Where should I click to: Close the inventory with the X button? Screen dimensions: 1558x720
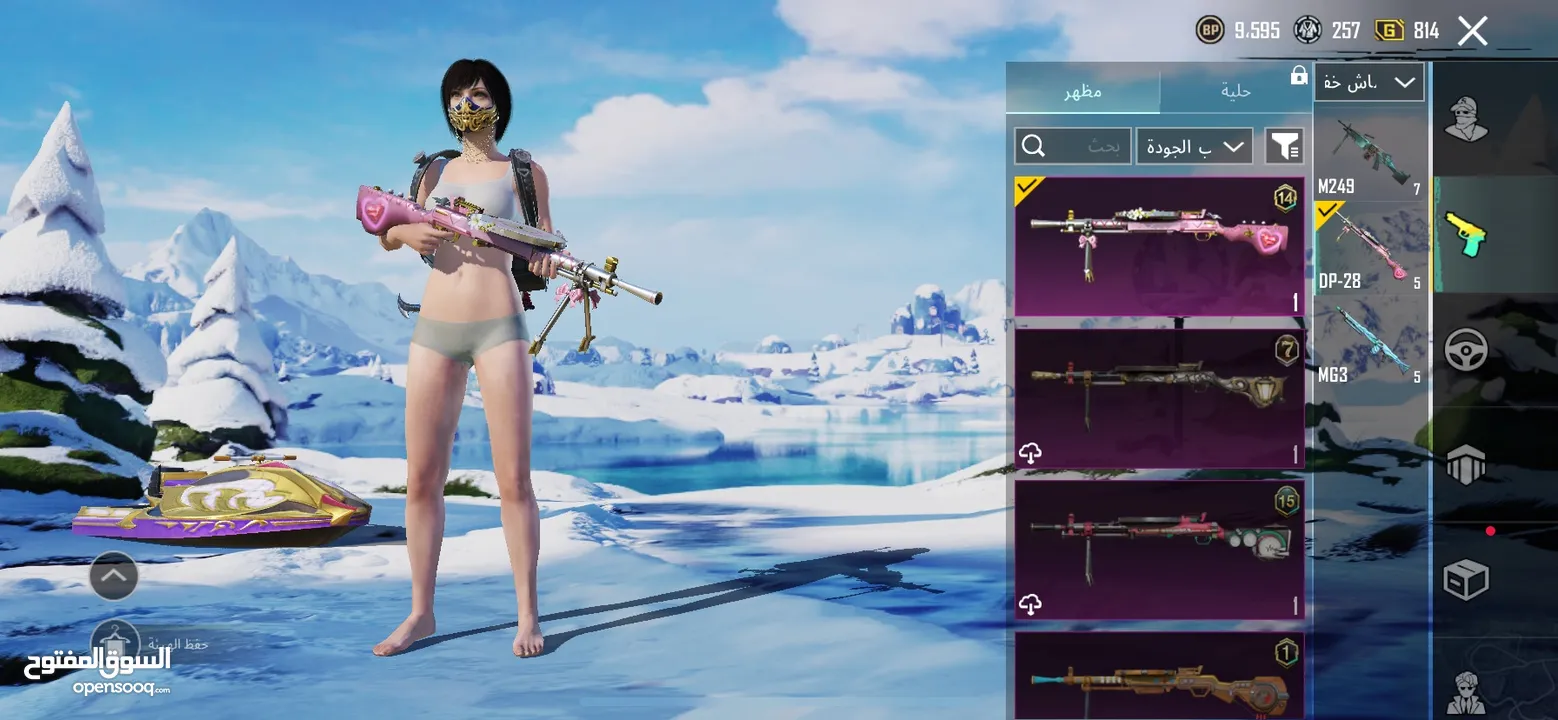click(x=1472, y=31)
